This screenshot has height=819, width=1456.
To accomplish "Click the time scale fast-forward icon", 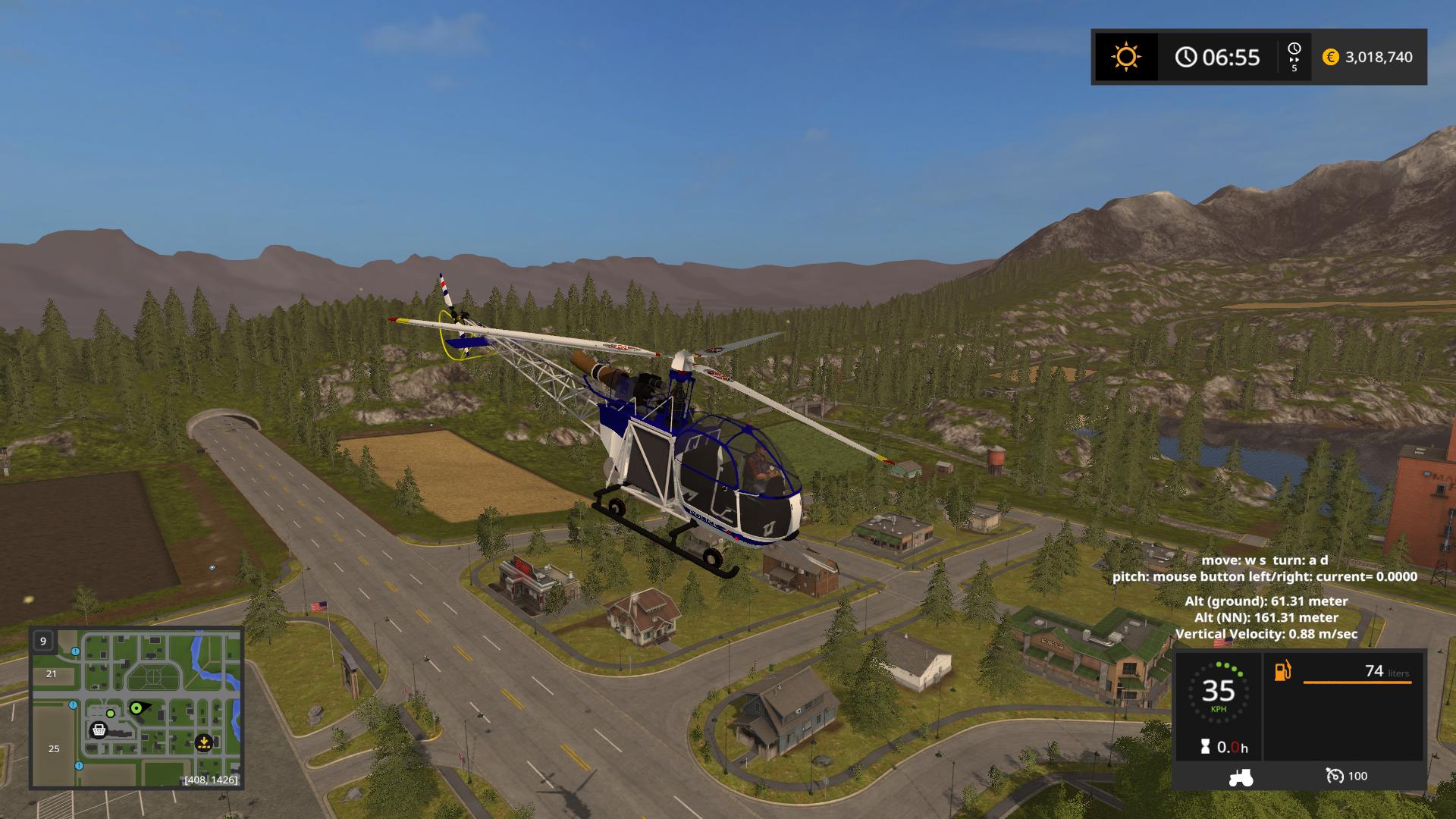I will pyautogui.click(x=1294, y=57).
